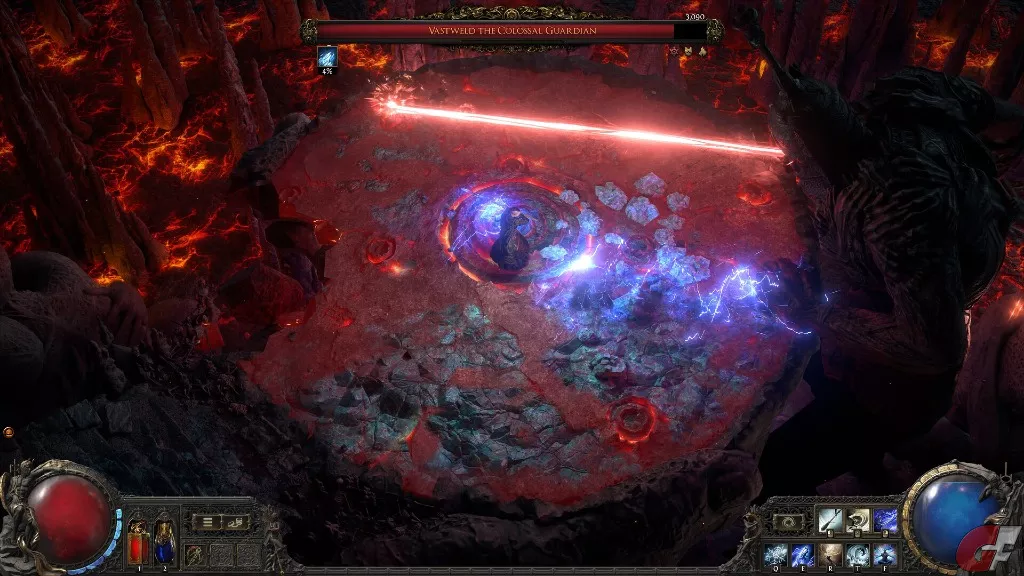Screen dimensions: 1024x576
Task: Cast the white vortex skill on T
Action: pyautogui.click(x=857, y=554)
